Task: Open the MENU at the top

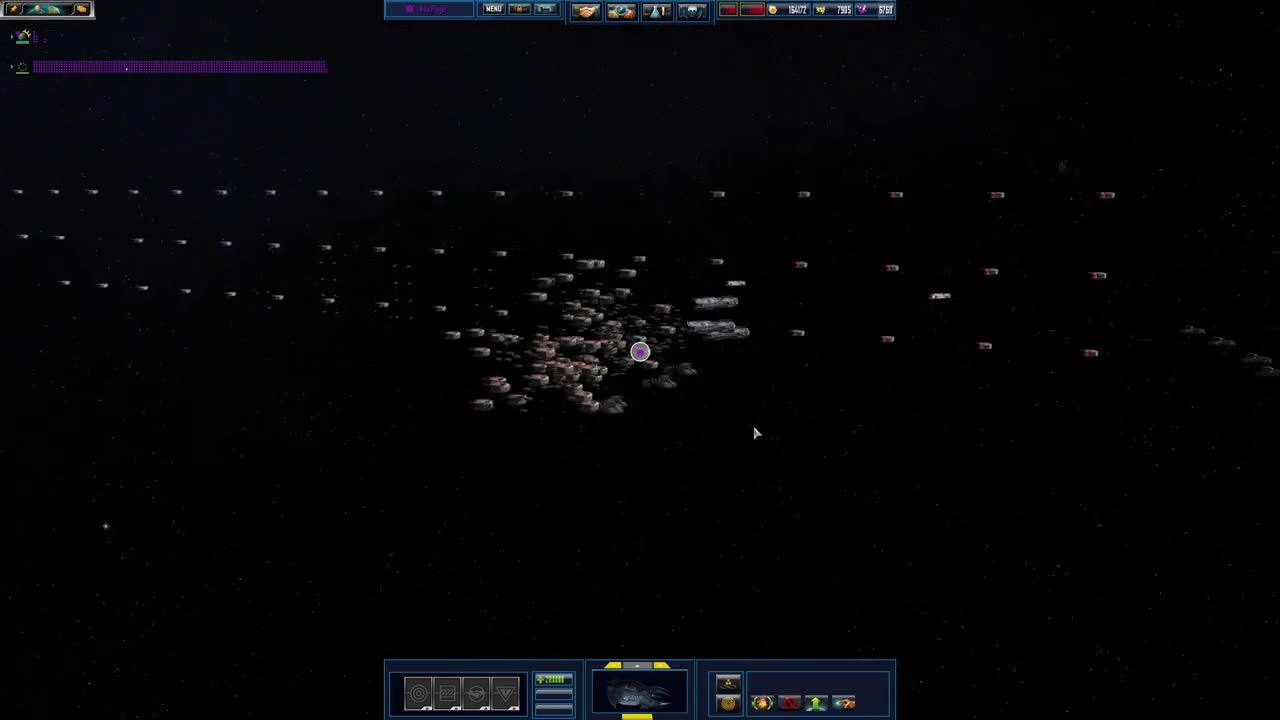Action: pyautogui.click(x=493, y=9)
